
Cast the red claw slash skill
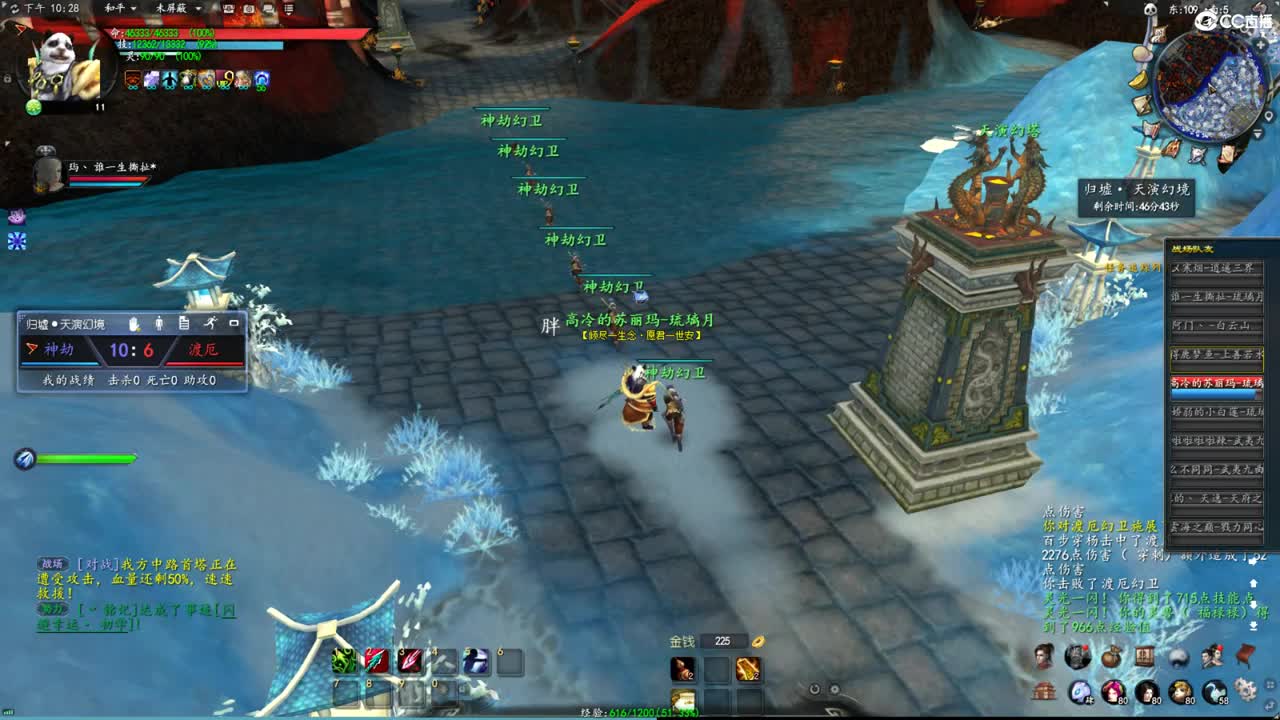tap(410, 661)
